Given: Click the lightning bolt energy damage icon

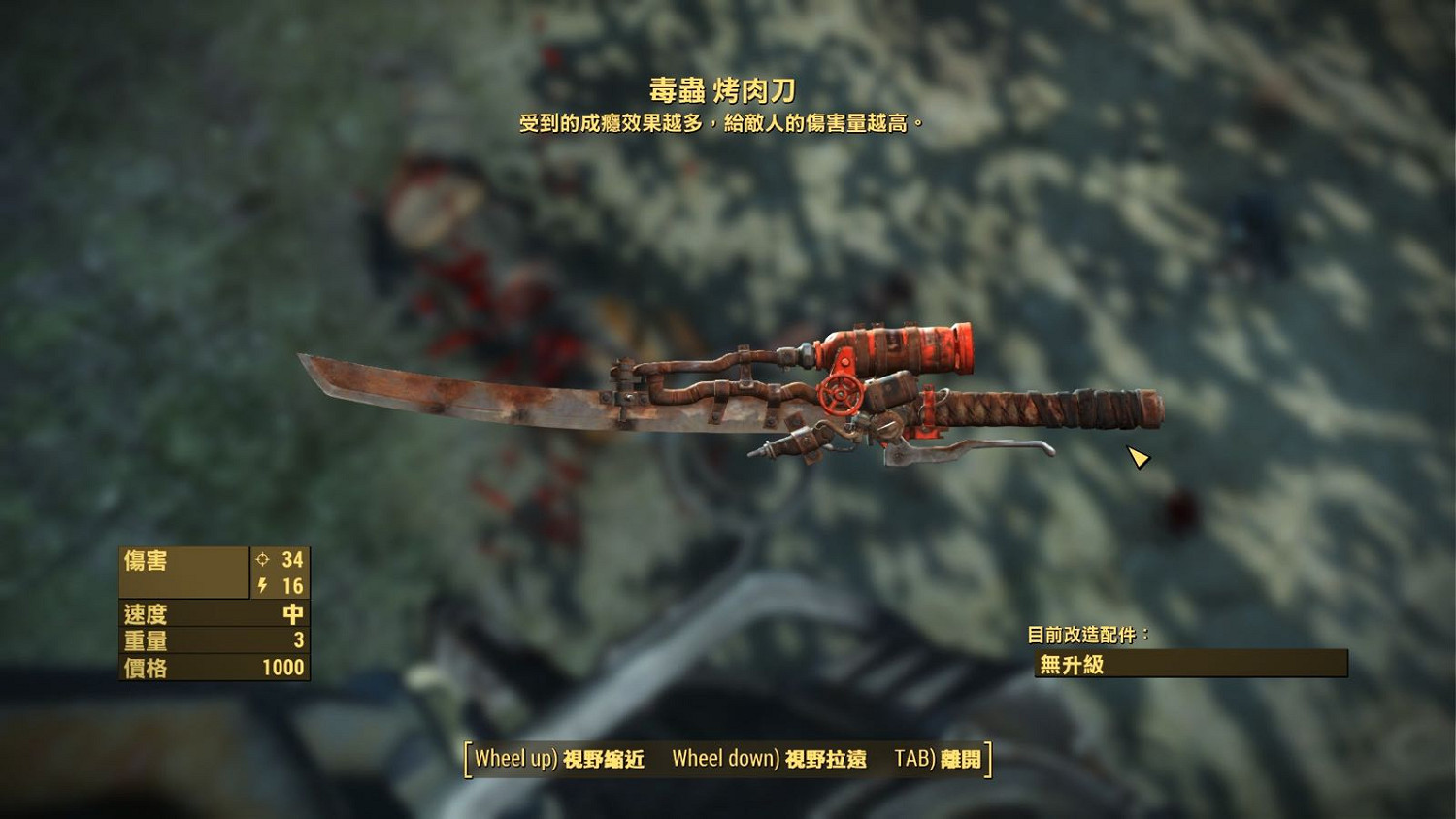Looking at the screenshot, I should 261,585.
